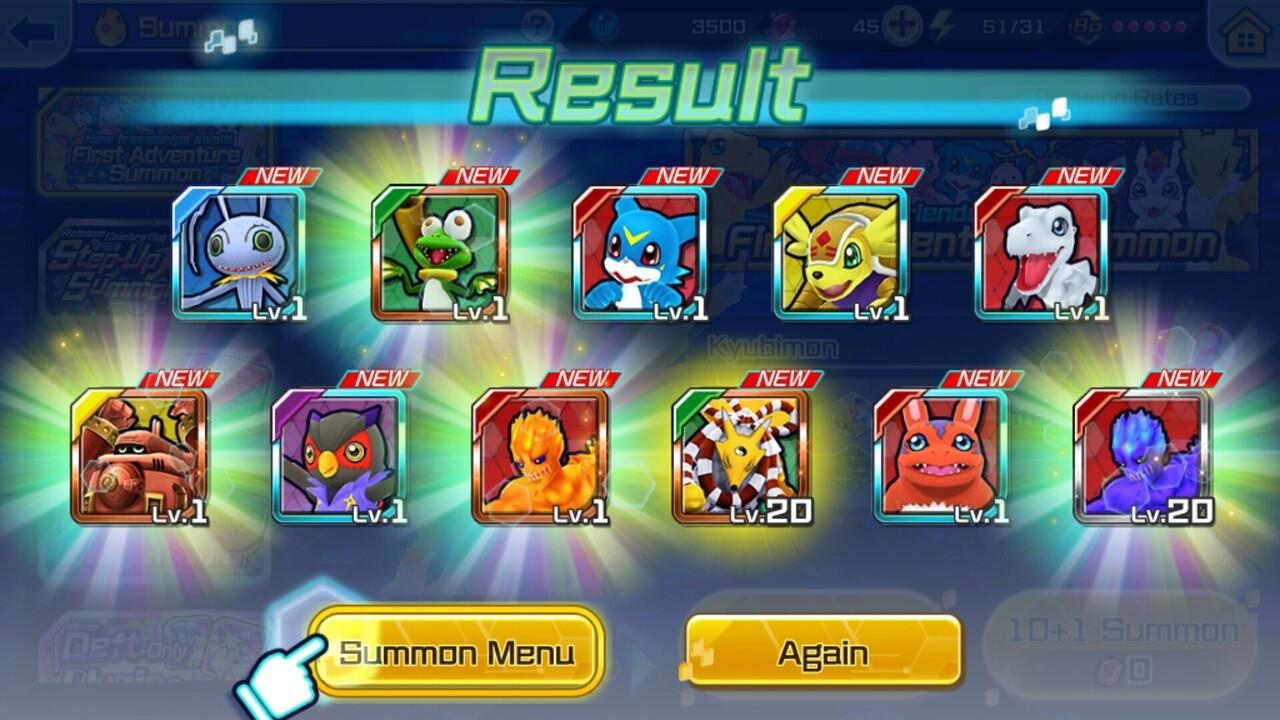Screen dimensions: 1280x720
Task: Select the pale purple long-eared Digimon card
Action: (239, 254)
